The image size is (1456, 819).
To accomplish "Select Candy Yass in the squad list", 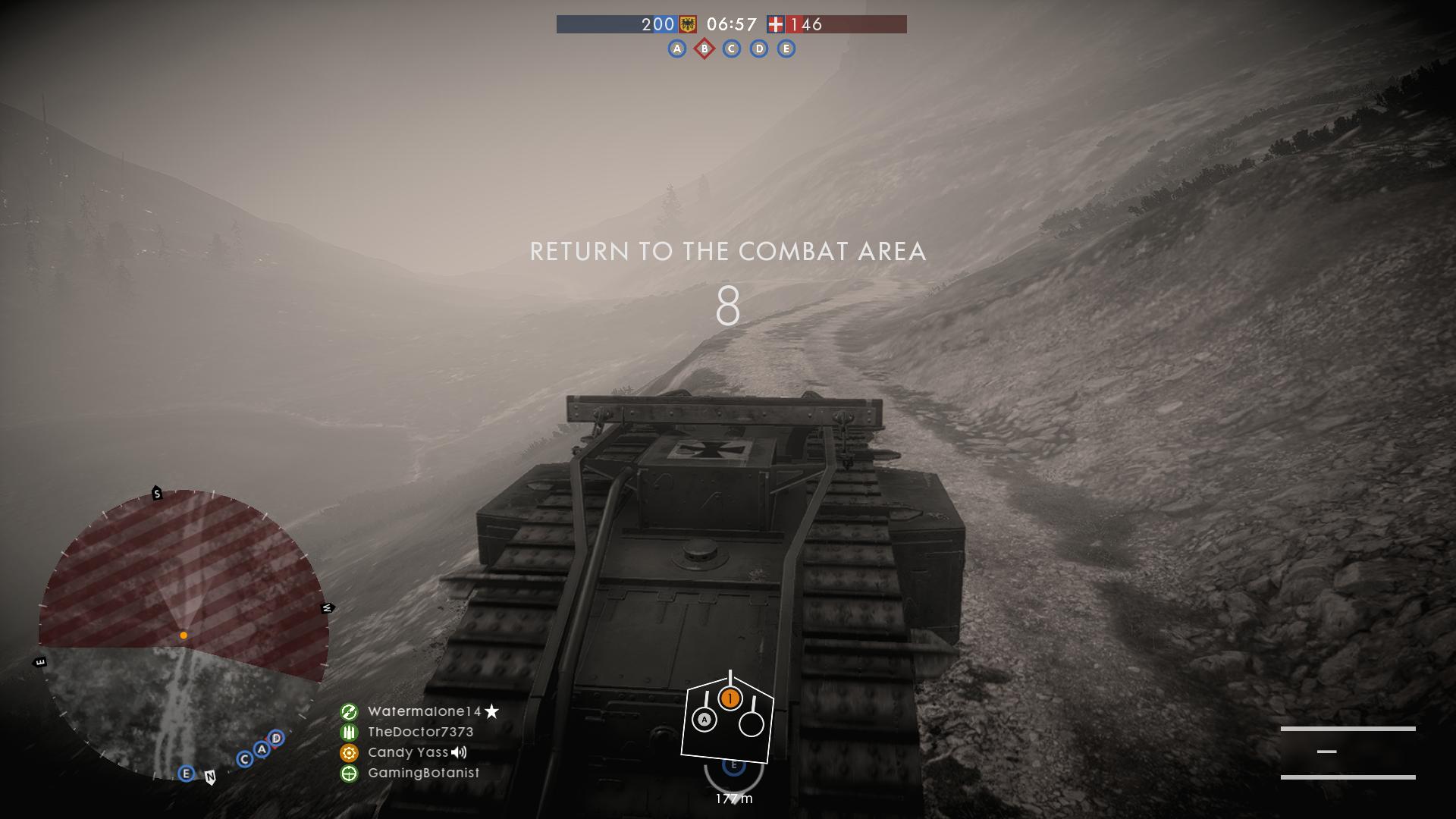I will click(408, 752).
